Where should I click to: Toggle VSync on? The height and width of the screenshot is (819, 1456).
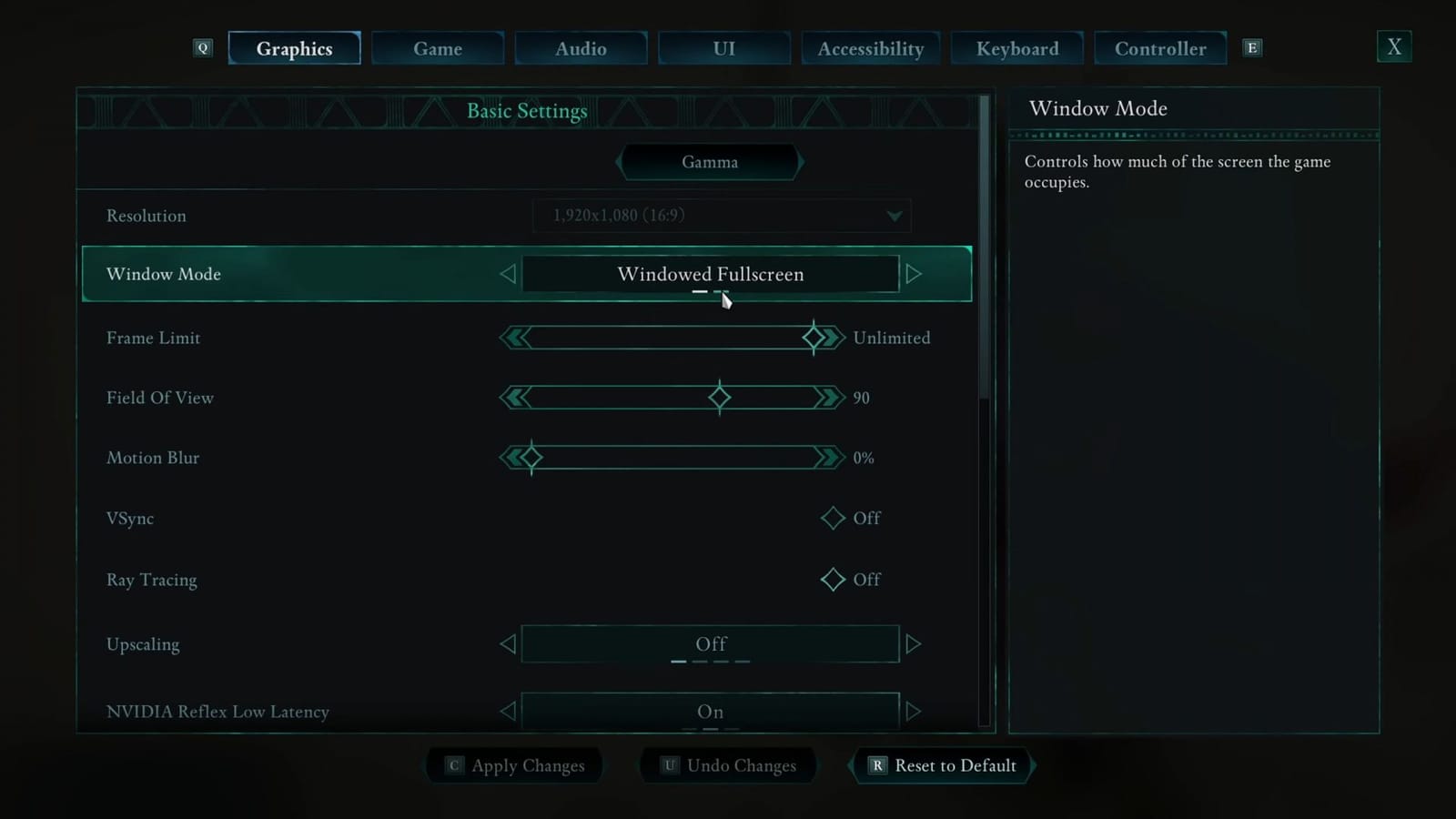click(x=831, y=518)
